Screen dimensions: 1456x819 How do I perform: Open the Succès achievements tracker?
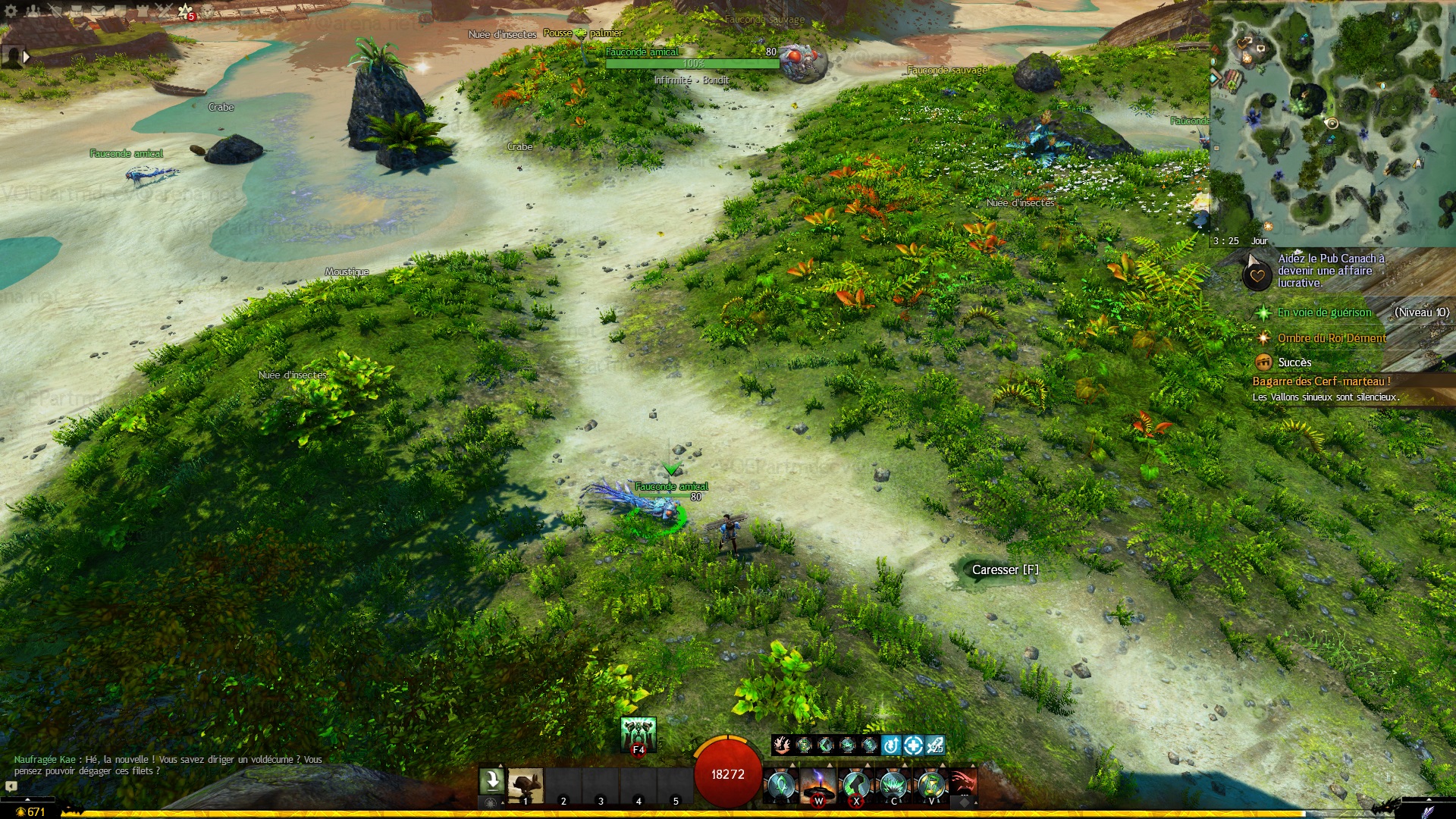[x=1294, y=362]
